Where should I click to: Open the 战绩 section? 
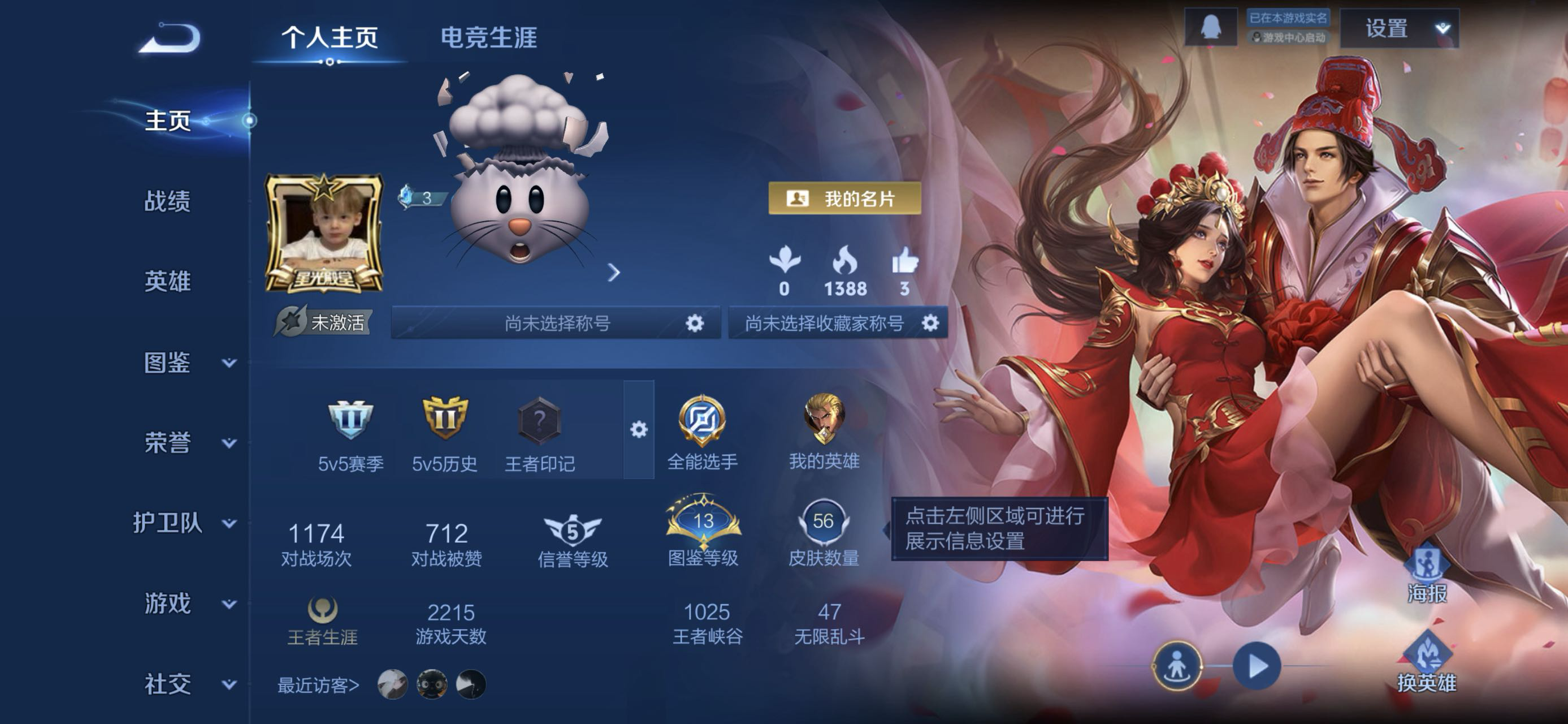167,201
